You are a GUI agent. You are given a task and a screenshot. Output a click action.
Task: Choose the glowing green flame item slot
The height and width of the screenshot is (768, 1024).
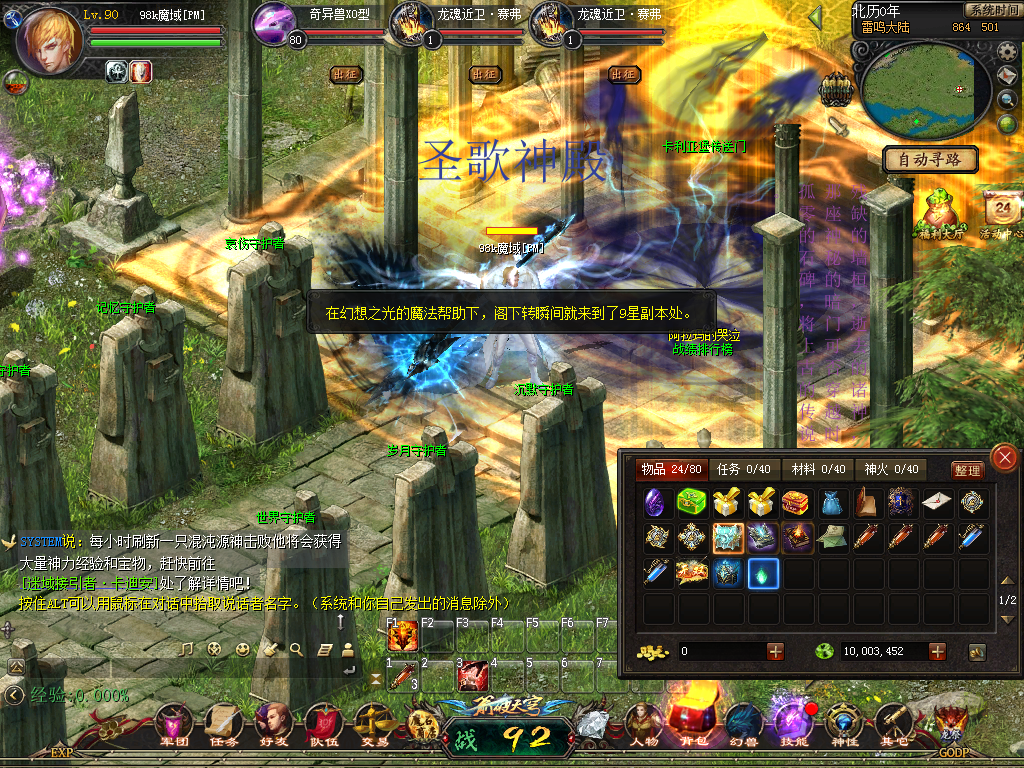[x=763, y=574]
